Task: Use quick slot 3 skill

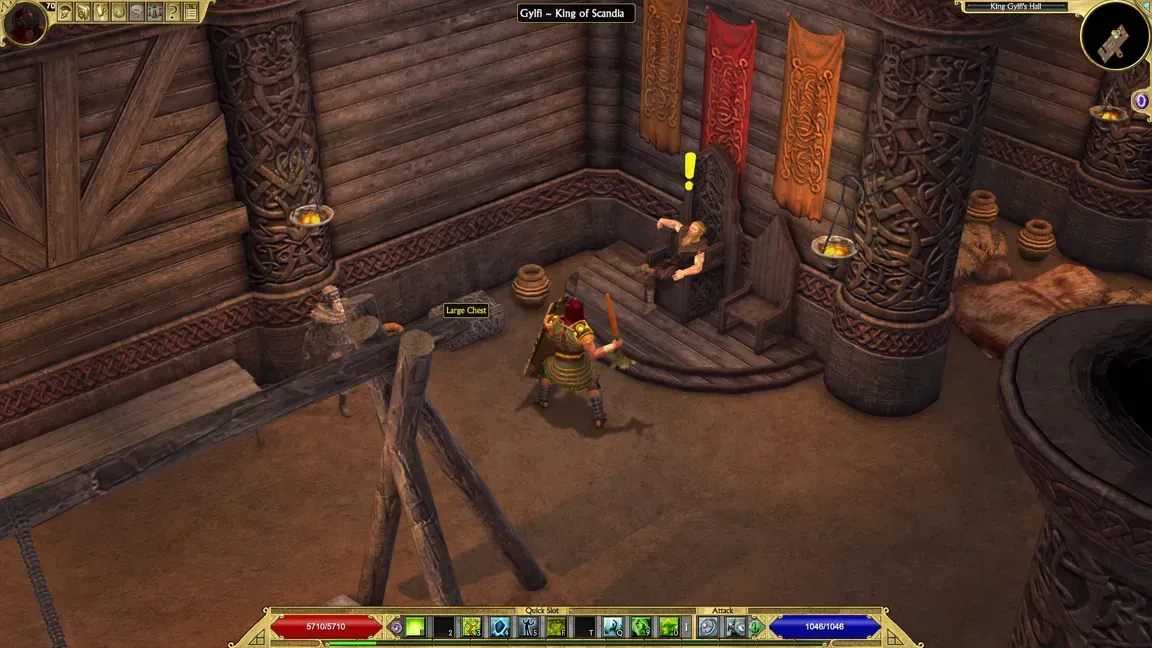Action: pyautogui.click(x=472, y=627)
